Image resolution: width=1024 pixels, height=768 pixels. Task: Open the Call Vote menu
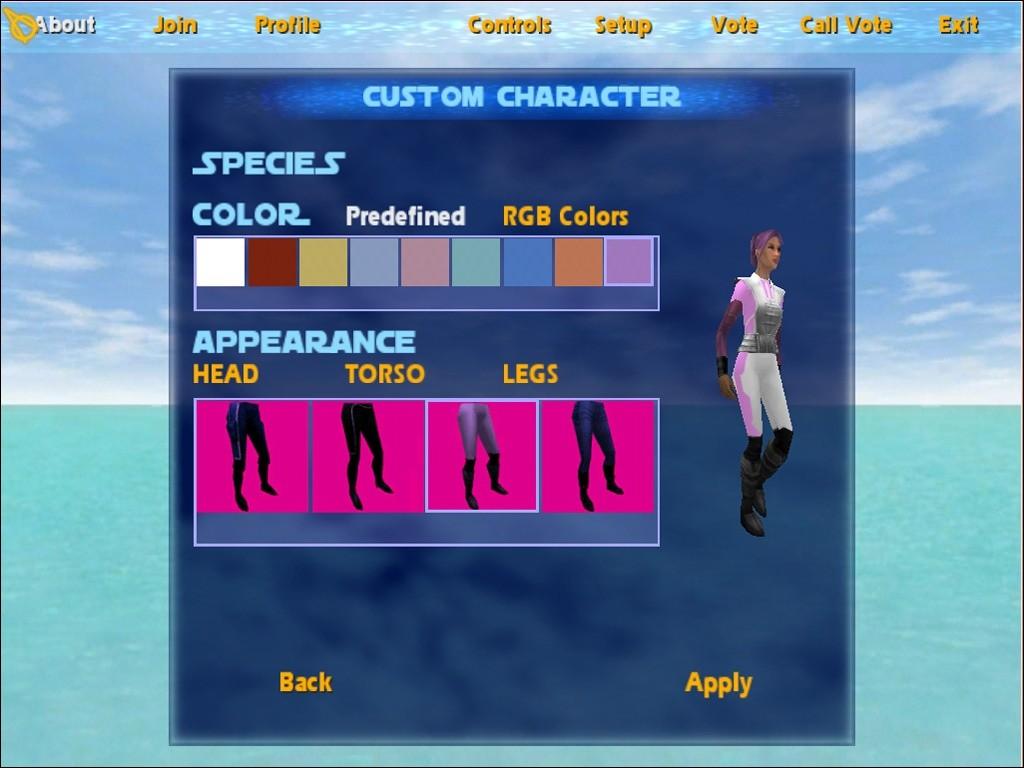click(x=845, y=25)
